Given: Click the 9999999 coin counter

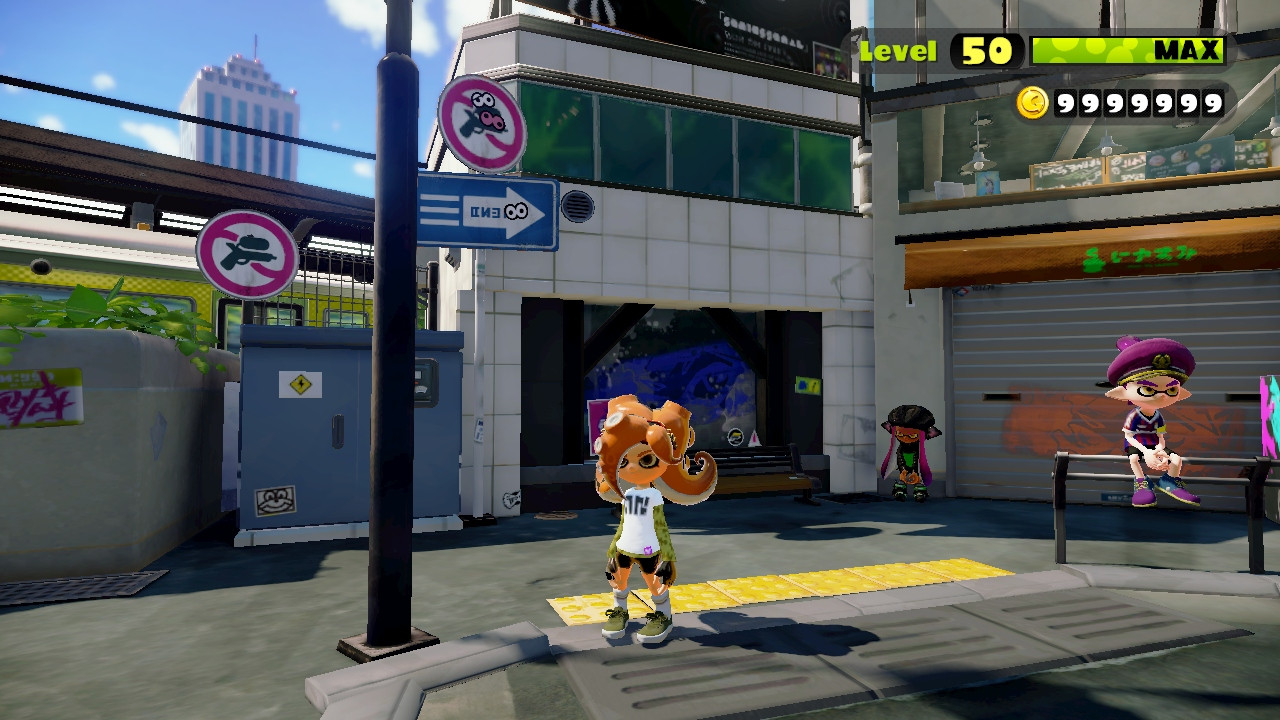Looking at the screenshot, I should 1140,101.
